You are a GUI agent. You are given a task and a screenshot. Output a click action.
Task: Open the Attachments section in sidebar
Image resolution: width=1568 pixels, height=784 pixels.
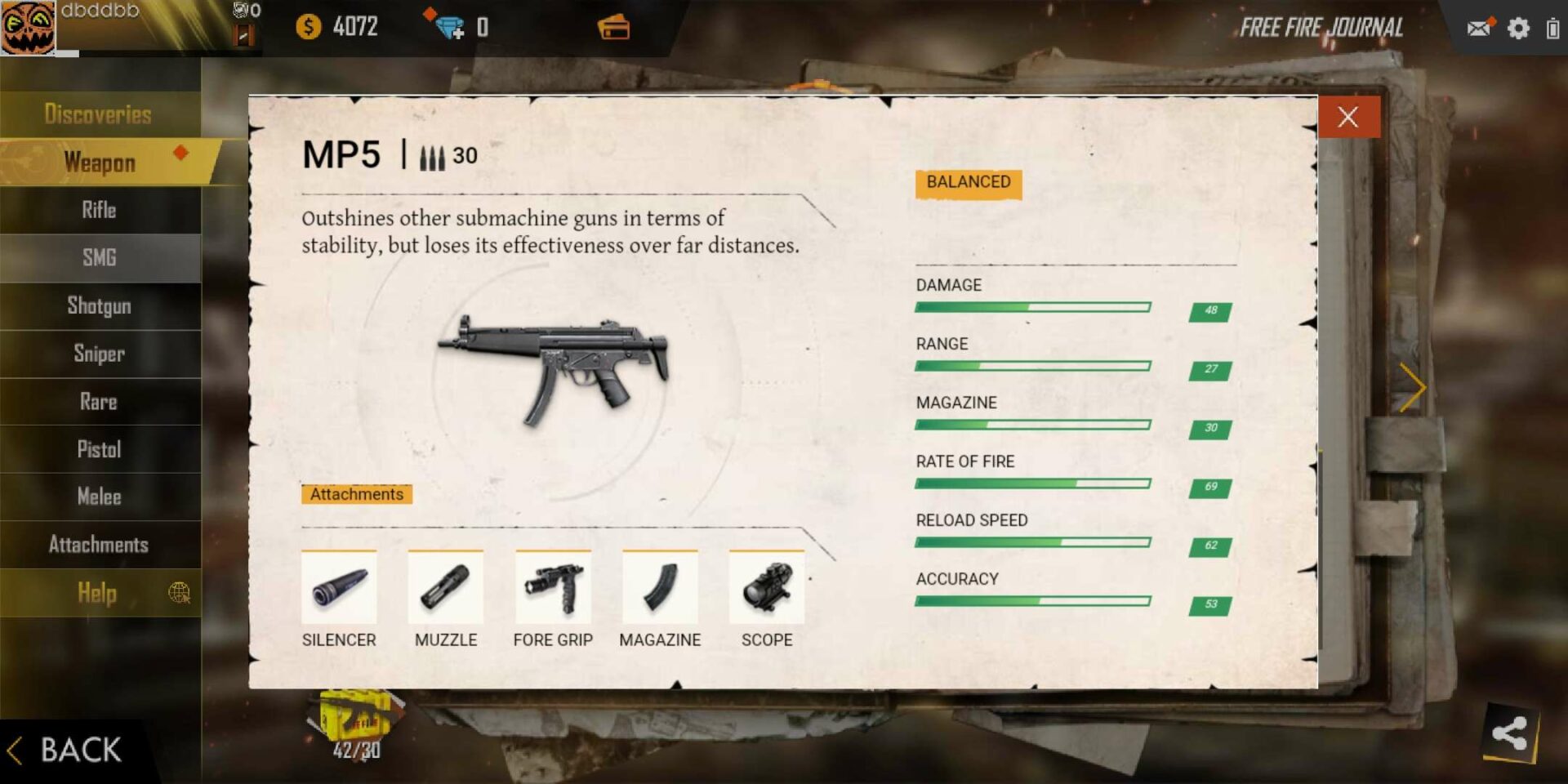(100, 544)
